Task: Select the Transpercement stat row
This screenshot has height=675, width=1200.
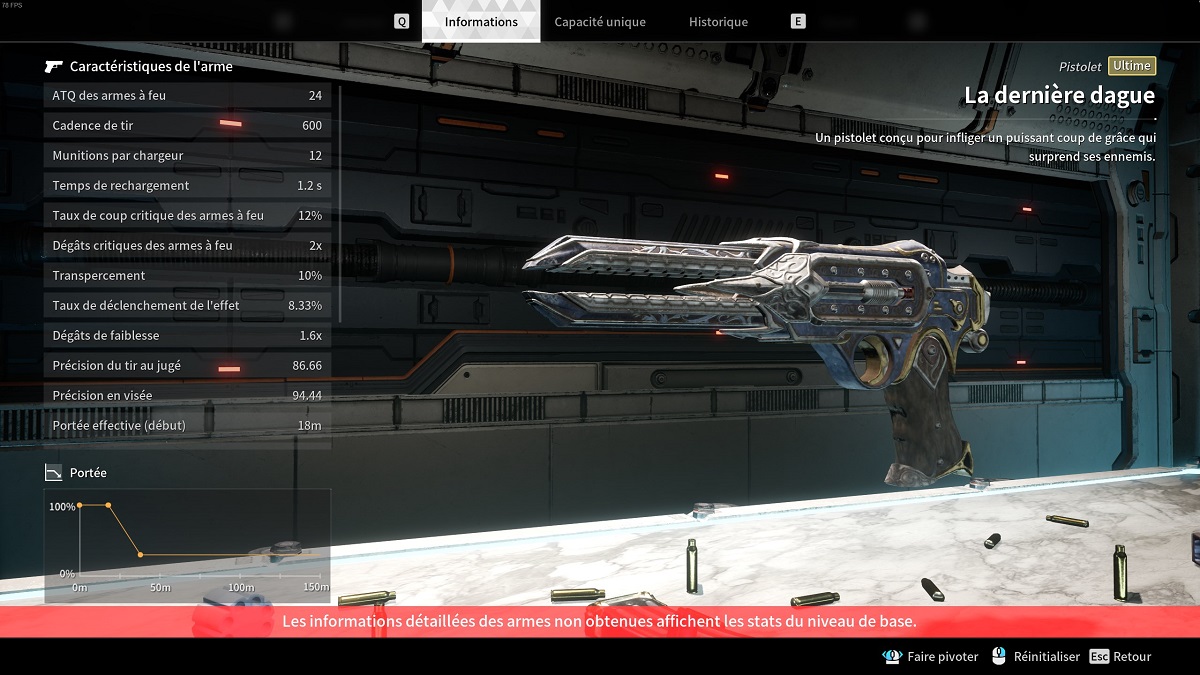Action: [187, 276]
